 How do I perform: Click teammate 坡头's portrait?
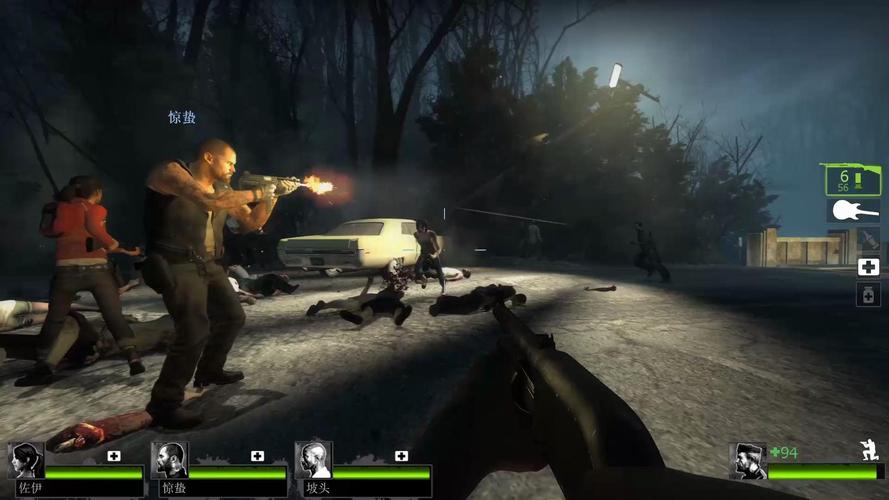click(x=313, y=459)
